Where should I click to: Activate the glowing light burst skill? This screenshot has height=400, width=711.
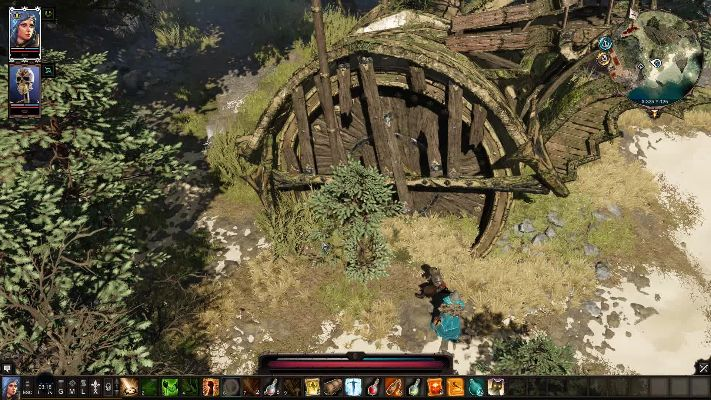tap(129, 387)
